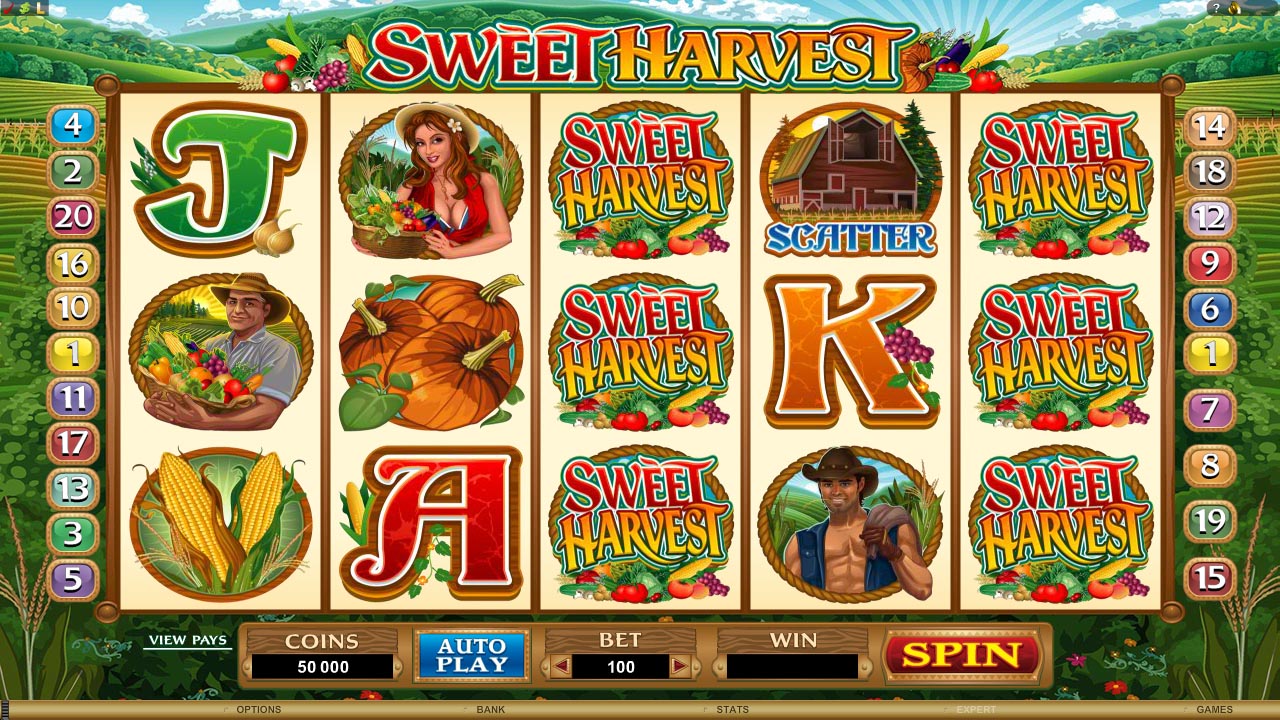Spin the reels with the SPIN button
This screenshot has width=1280, height=720.
click(x=961, y=656)
